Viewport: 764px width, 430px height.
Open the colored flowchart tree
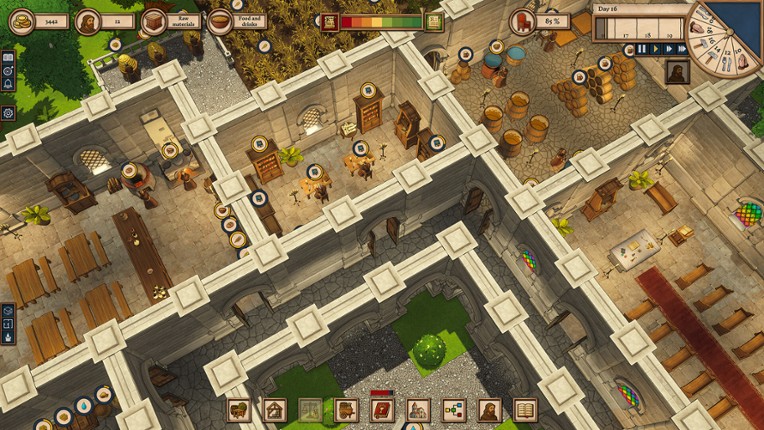453,408
